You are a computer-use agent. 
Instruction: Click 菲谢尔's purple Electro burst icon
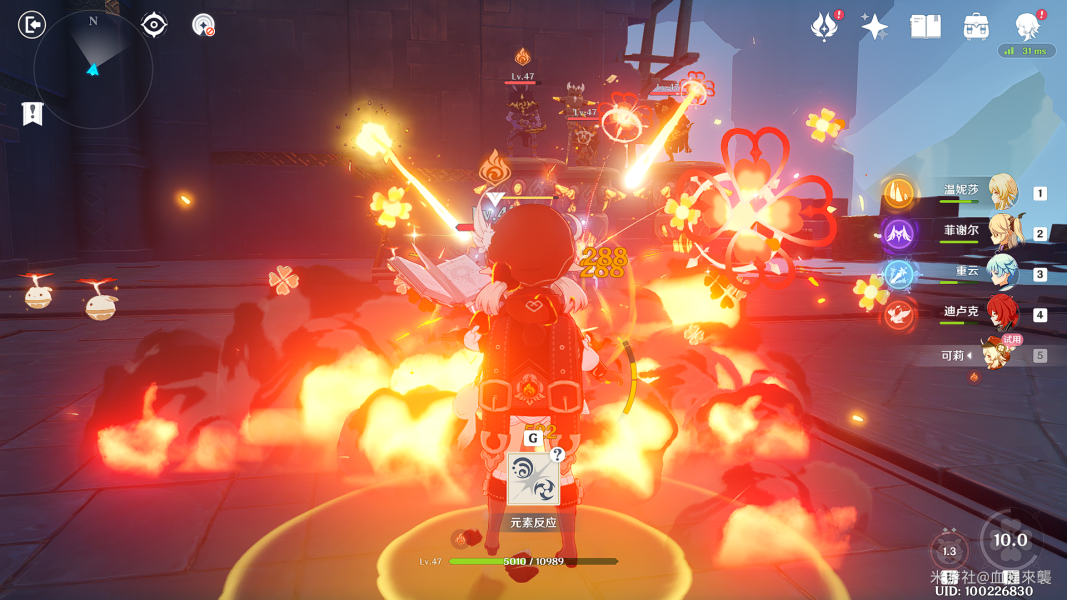[897, 234]
